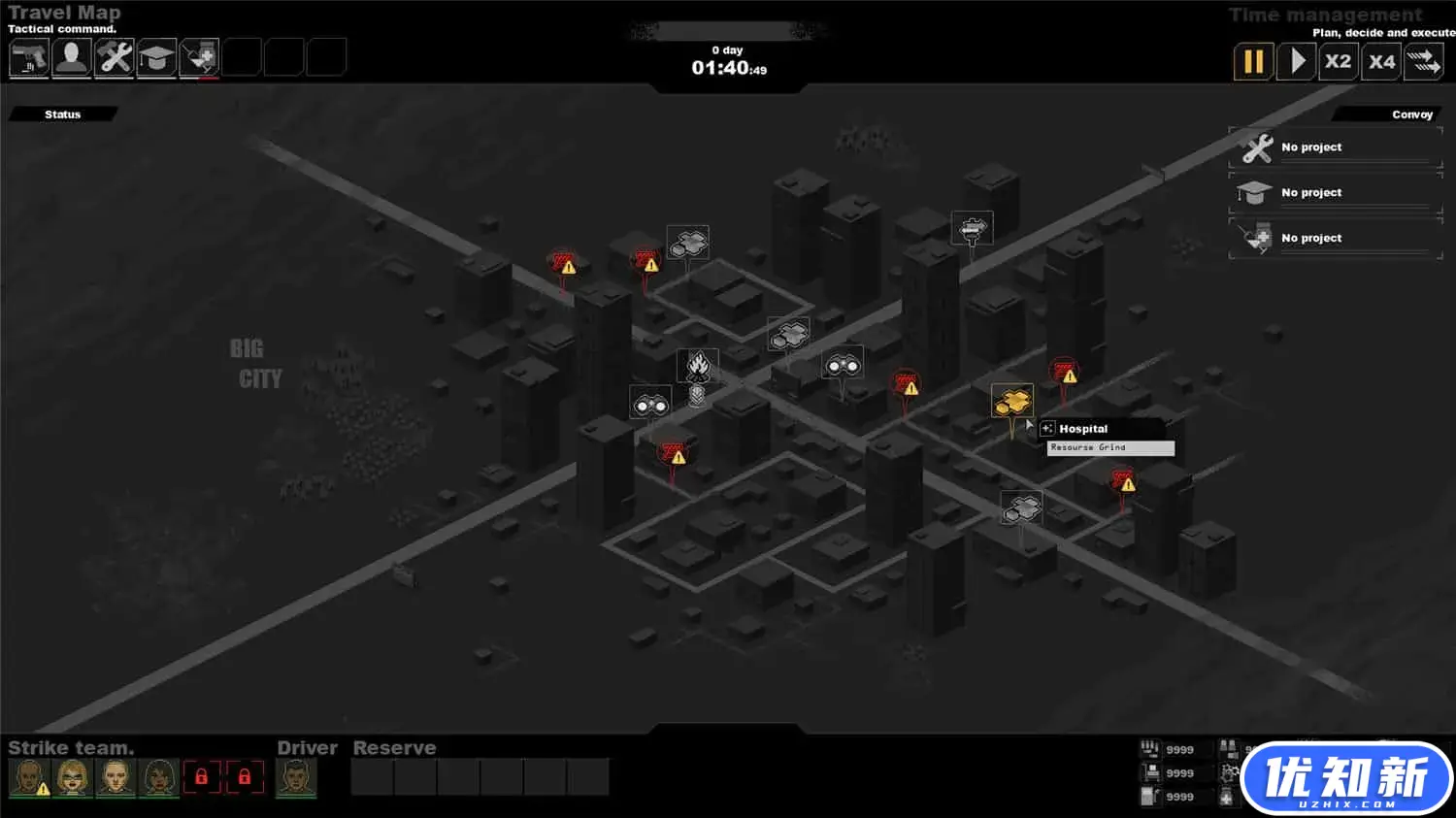Image resolution: width=1456 pixels, height=818 pixels.
Task: Click the Resource Grind progress bar
Action: [1109, 447]
